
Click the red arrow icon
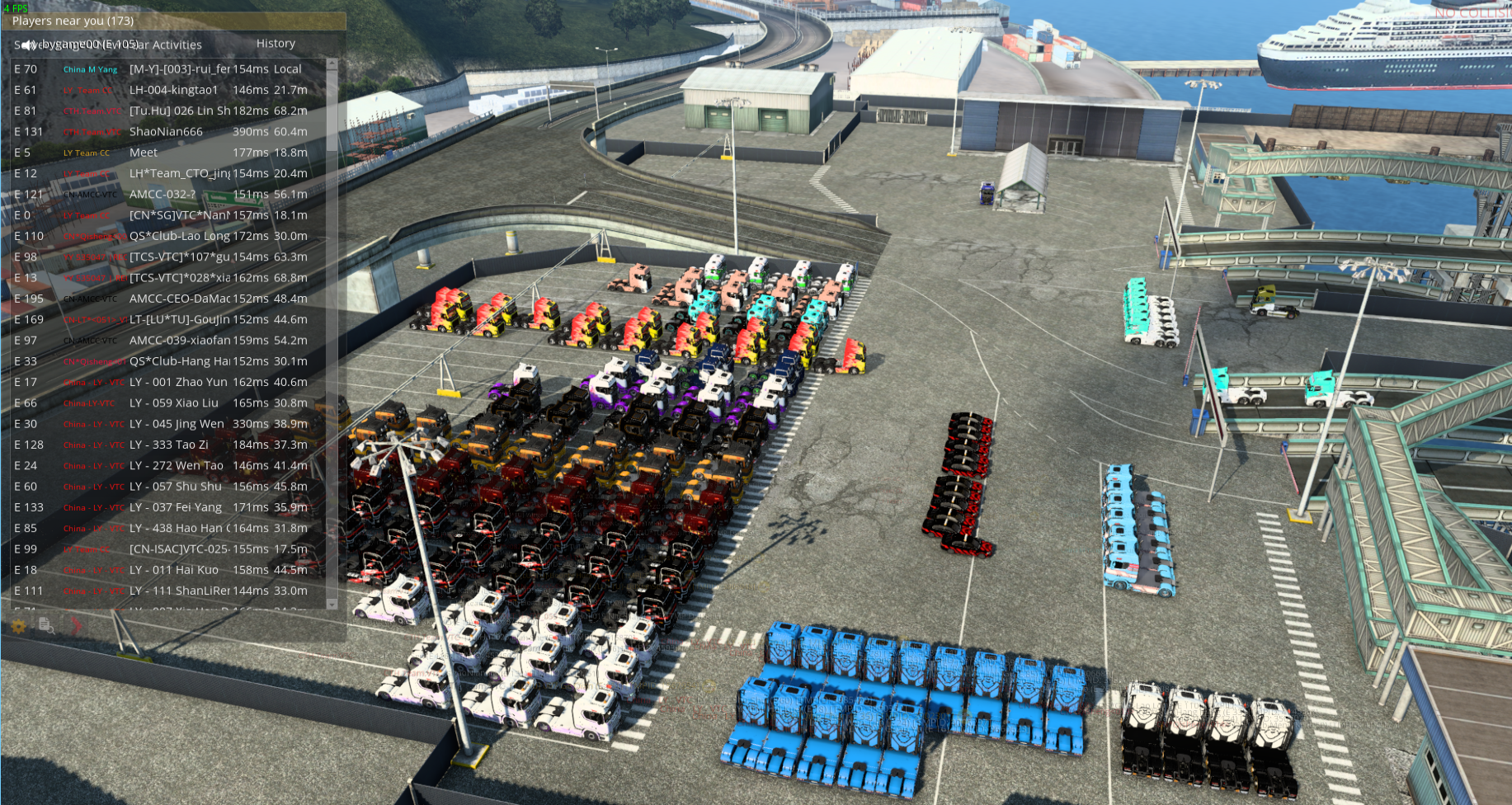click(75, 626)
